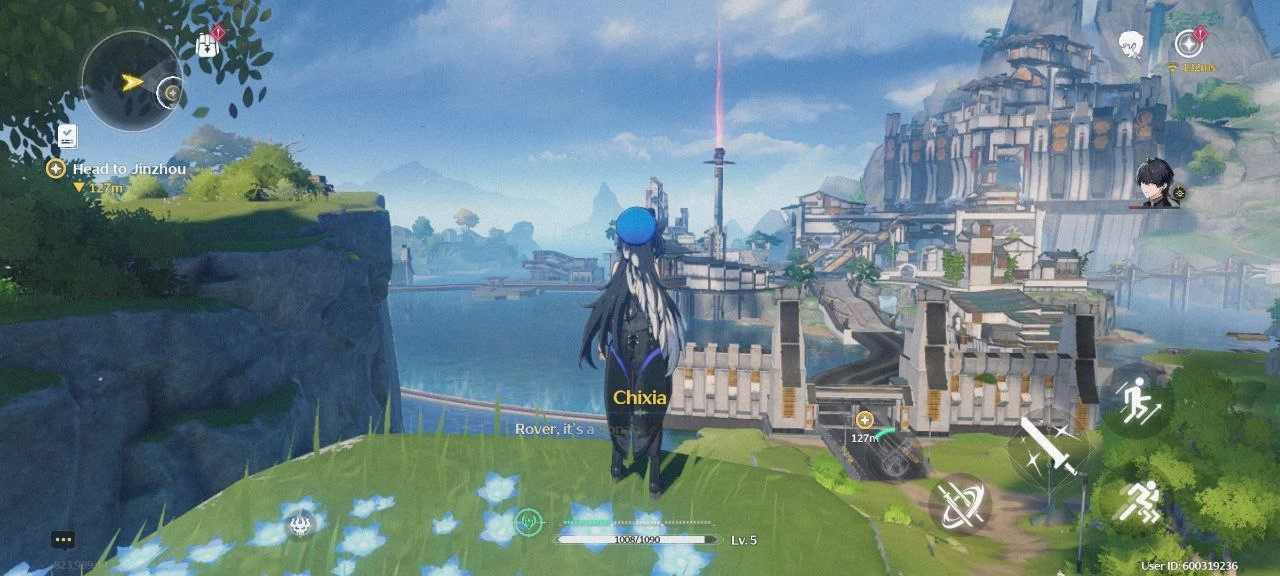
Task: Tap the jump figure button
Action: (x=1139, y=401)
